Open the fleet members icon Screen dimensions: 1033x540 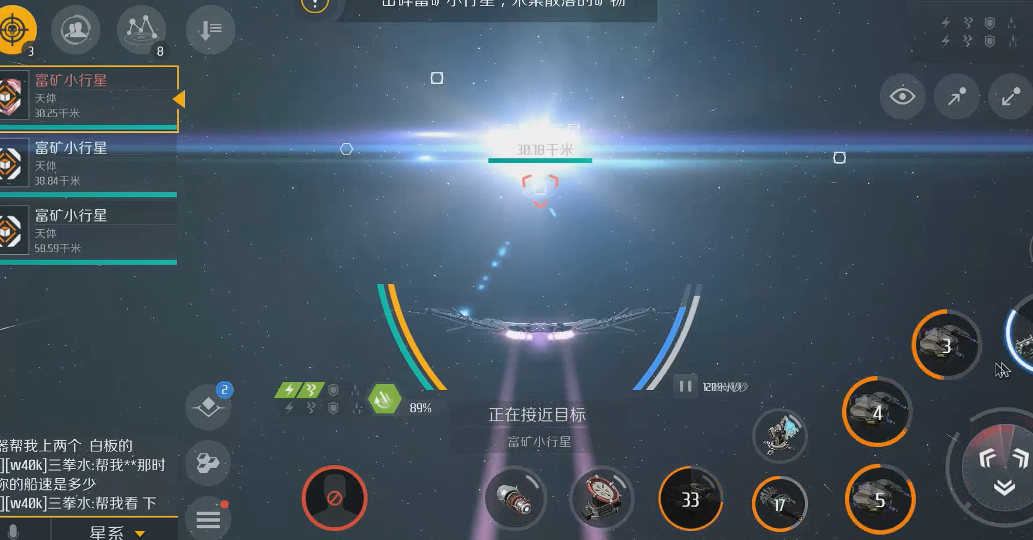click(75, 30)
